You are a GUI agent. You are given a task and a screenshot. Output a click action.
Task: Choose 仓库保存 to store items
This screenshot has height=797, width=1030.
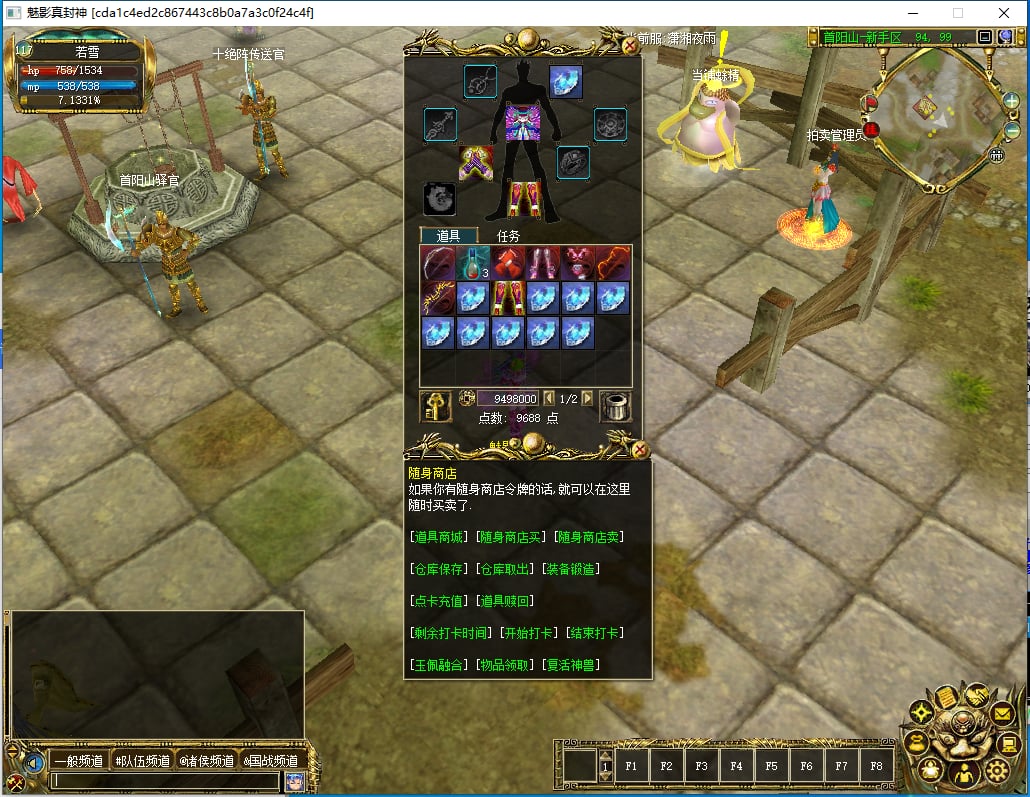[439, 569]
